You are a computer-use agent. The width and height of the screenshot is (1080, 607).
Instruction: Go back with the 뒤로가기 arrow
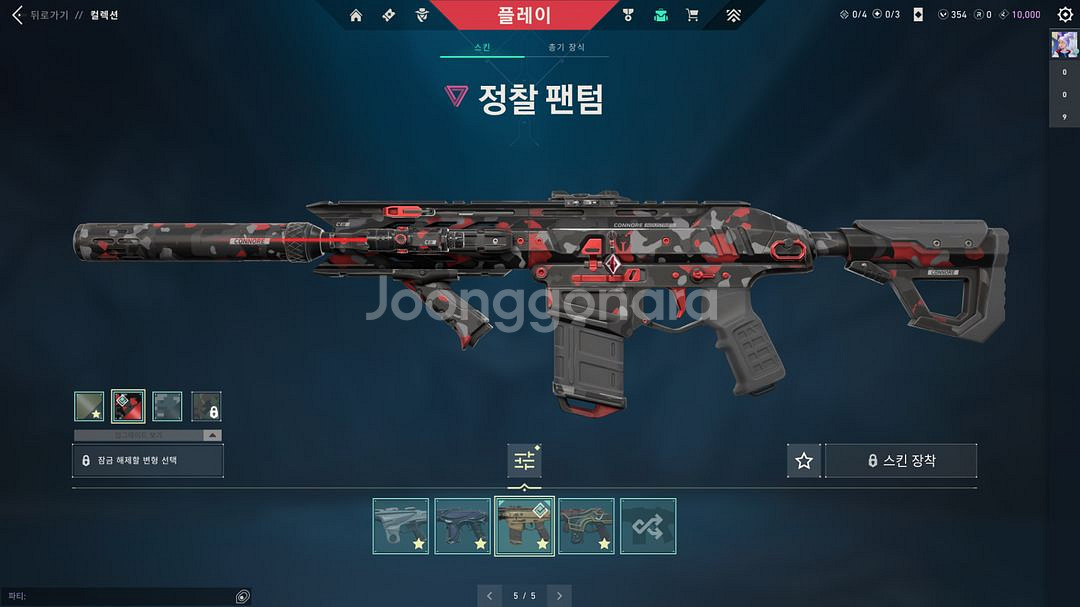click(x=17, y=15)
